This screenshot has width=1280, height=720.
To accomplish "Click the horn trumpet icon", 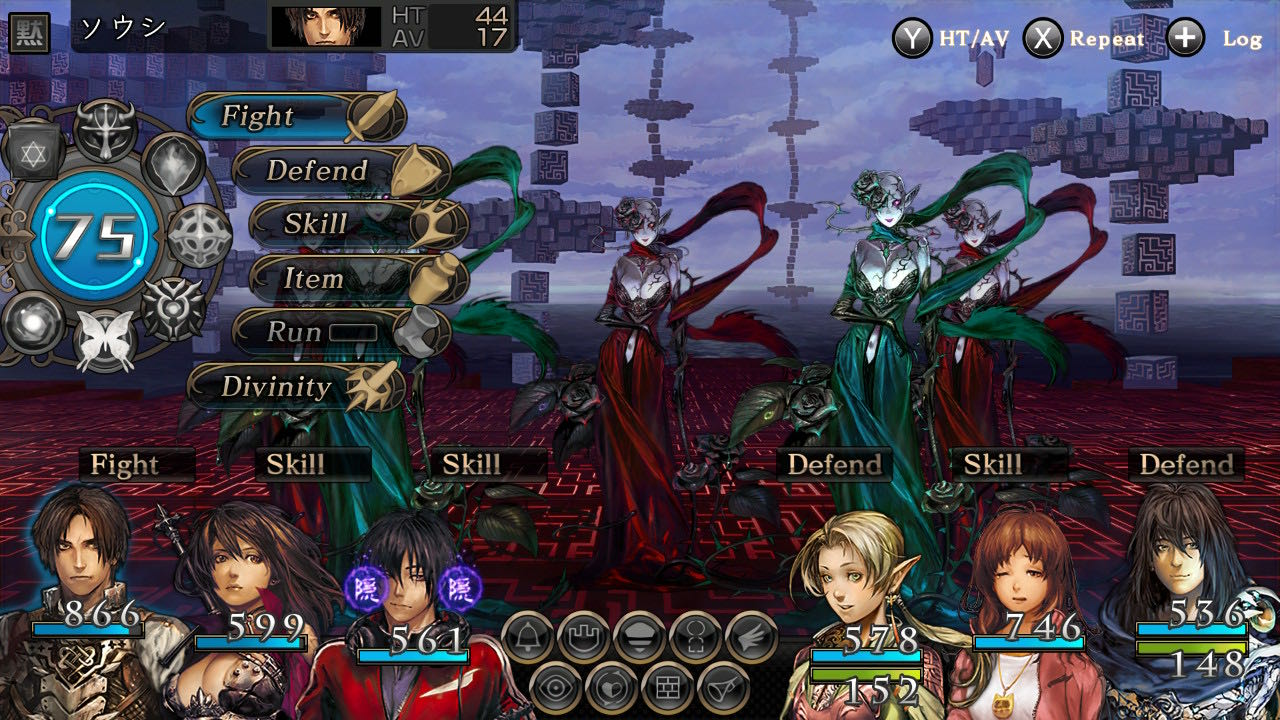I will click(x=723, y=688).
